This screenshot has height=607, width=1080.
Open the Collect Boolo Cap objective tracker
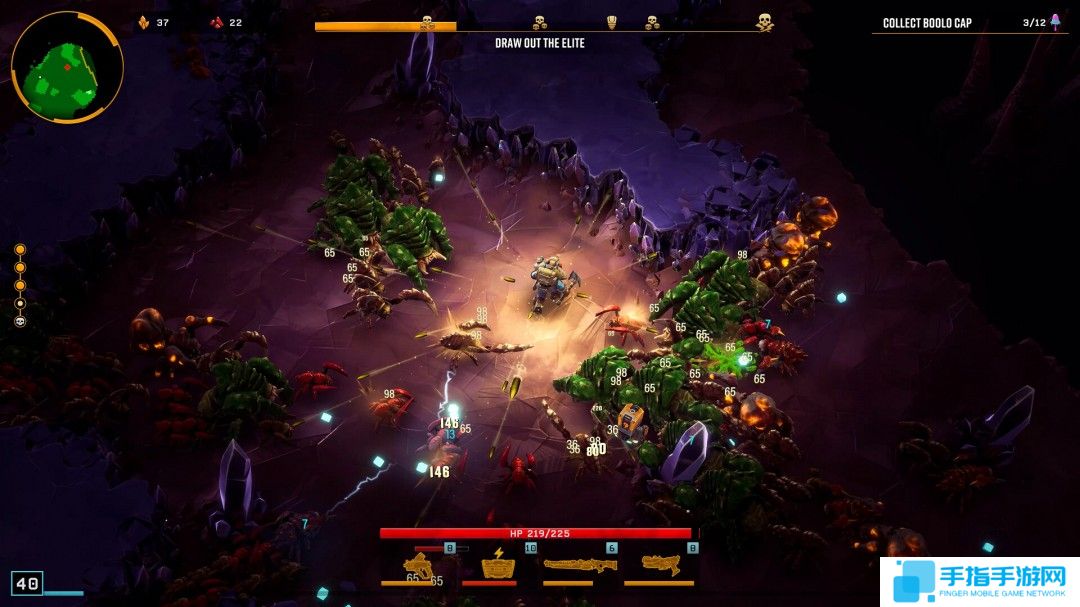pos(927,23)
